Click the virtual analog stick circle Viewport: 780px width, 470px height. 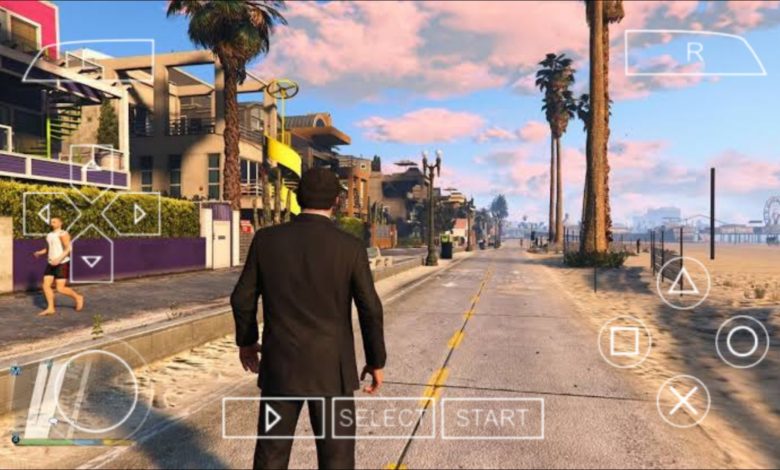pos(95,392)
